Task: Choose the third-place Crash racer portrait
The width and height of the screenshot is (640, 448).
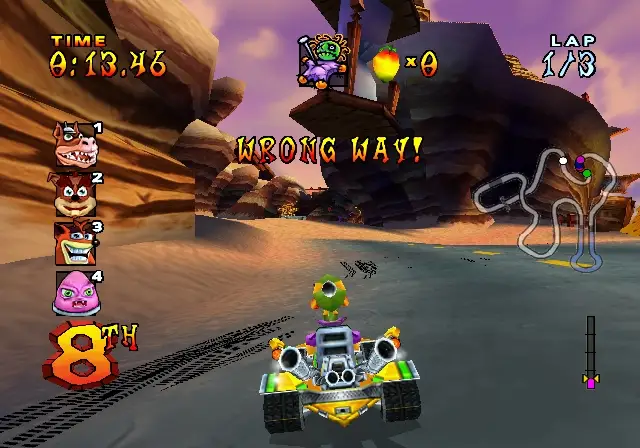Action: tap(75, 243)
